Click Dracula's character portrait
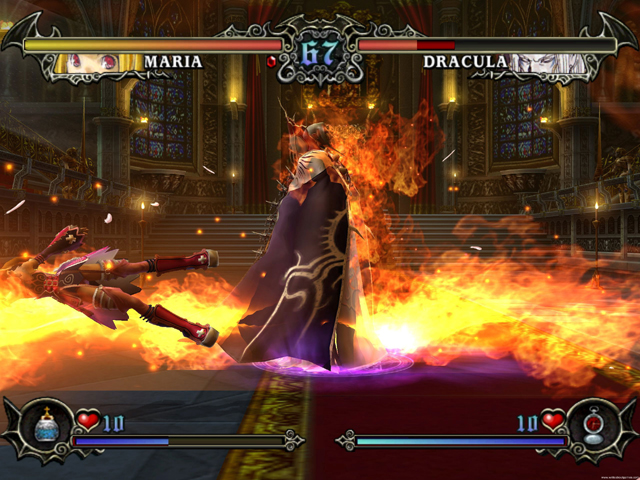The width and height of the screenshot is (640, 480). tap(542, 63)
